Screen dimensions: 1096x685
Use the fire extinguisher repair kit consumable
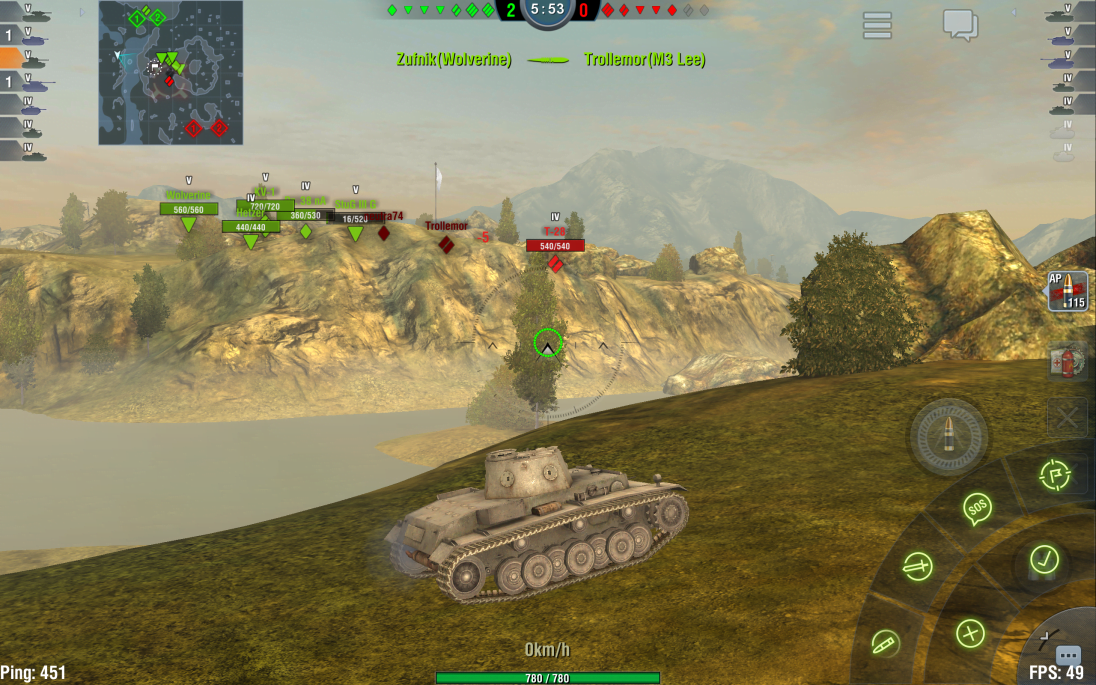(x=1067, y=361)
